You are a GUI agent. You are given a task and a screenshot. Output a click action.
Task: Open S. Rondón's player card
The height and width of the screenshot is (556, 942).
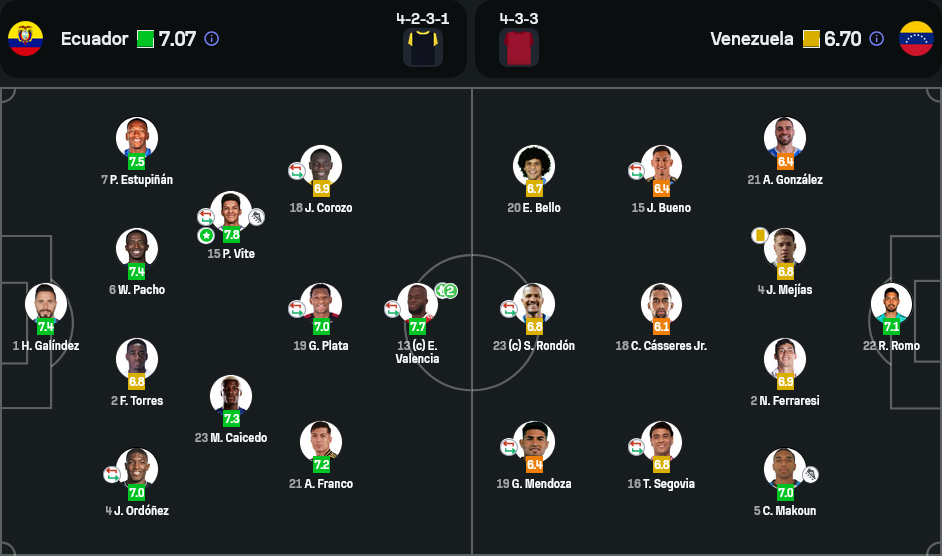(534, 304)
